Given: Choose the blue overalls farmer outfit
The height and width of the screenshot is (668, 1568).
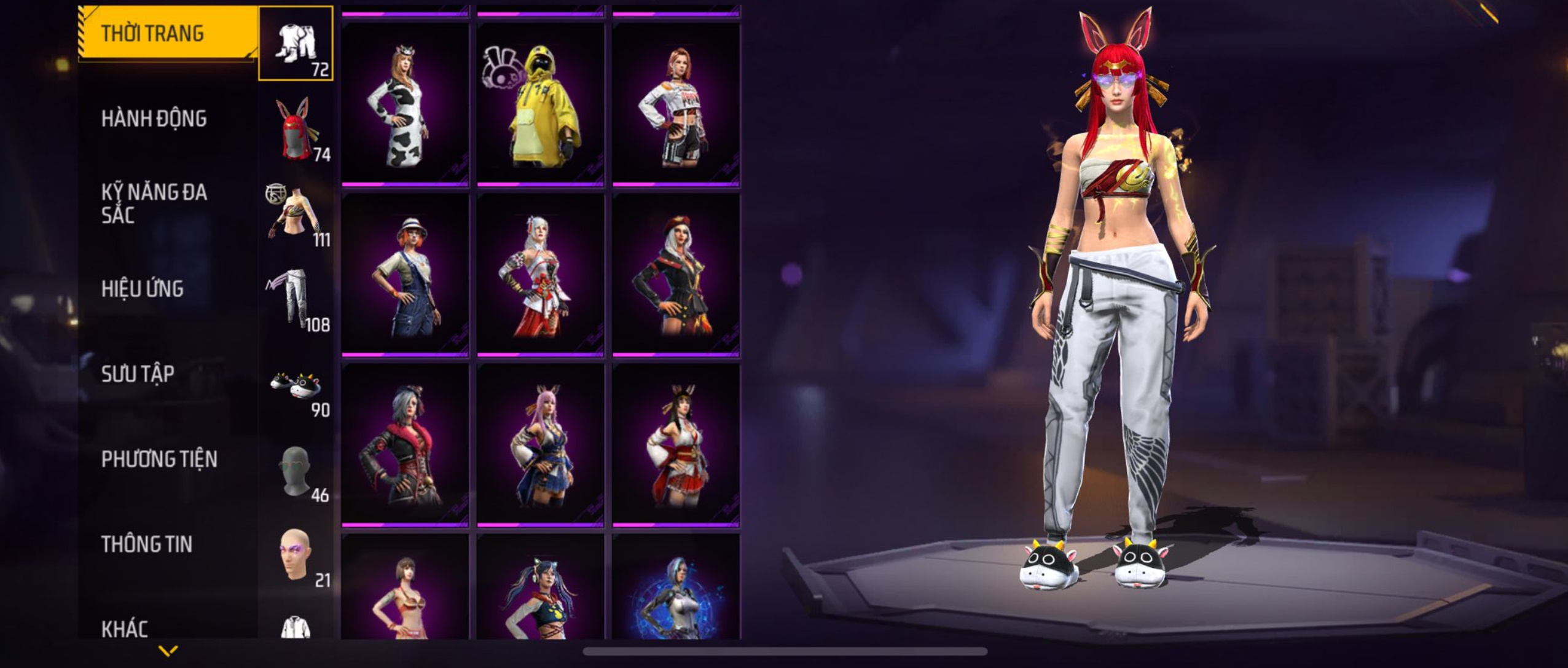Looking at the screenshot, I should click(405, 275).
